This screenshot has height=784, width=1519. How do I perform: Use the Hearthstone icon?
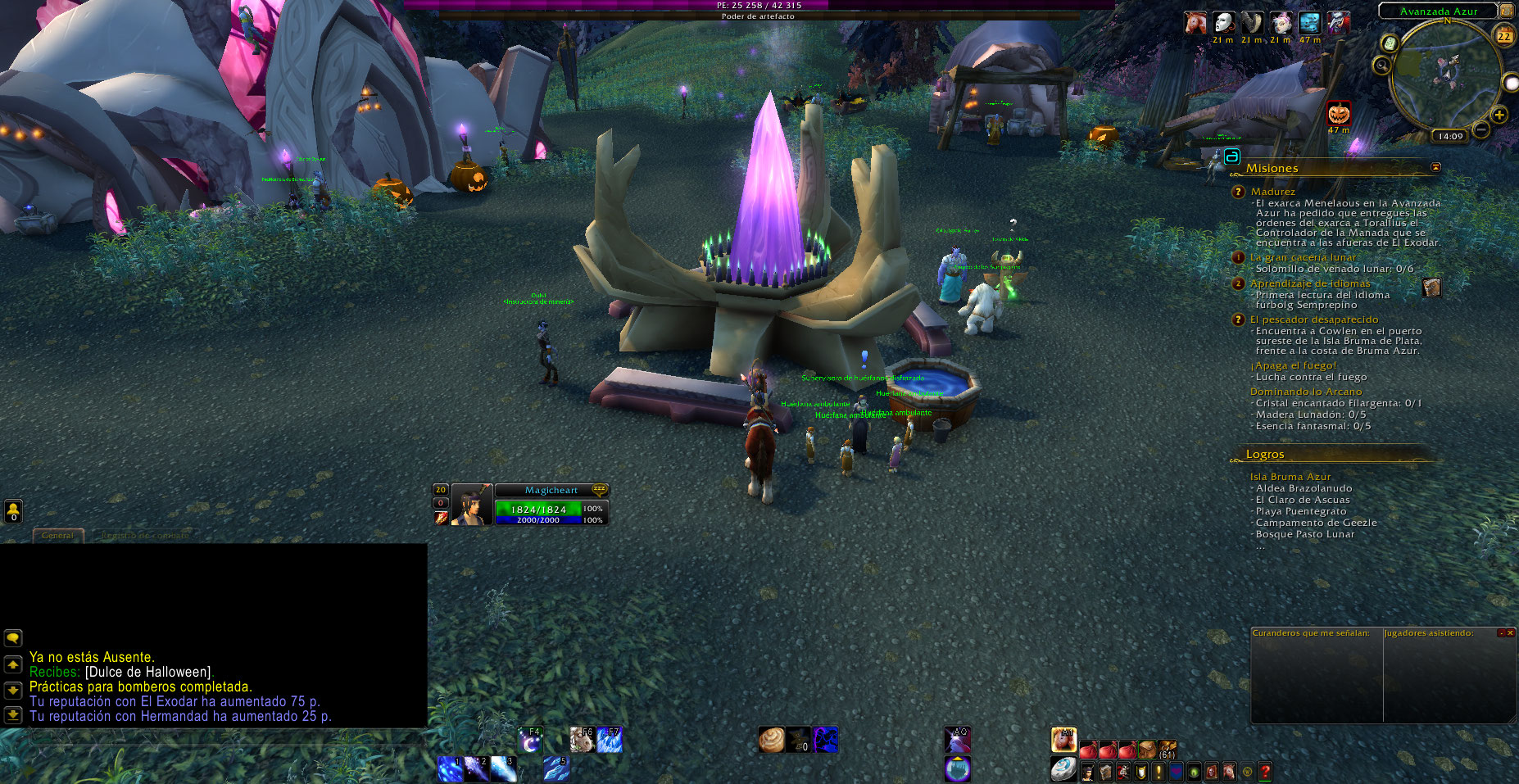tap(1063, 768)
